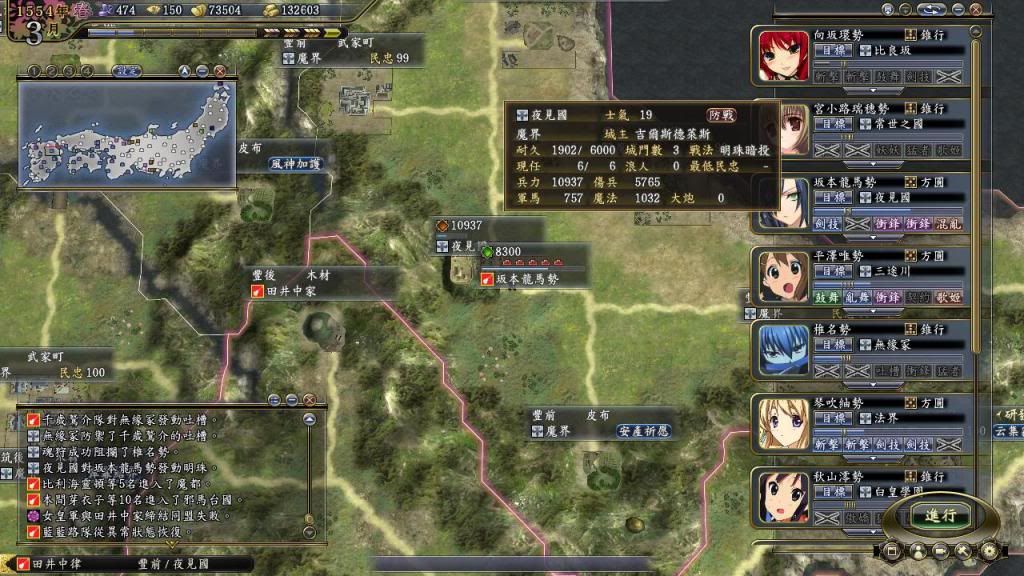1024x576 pixels.
Task: Select 坂本龍馬 army portrait
Action: 783,205
